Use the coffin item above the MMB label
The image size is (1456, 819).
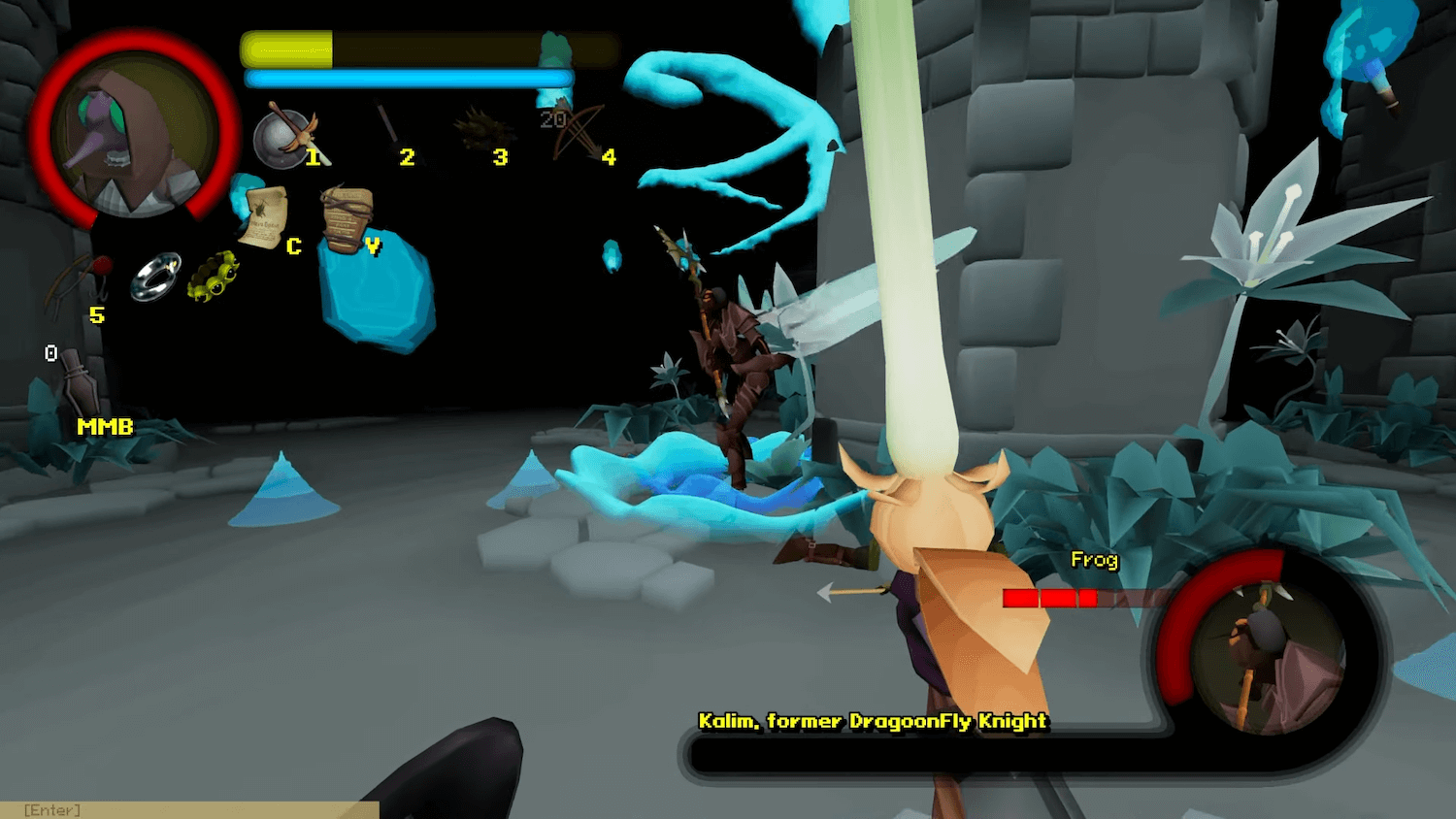pos(77,385)
